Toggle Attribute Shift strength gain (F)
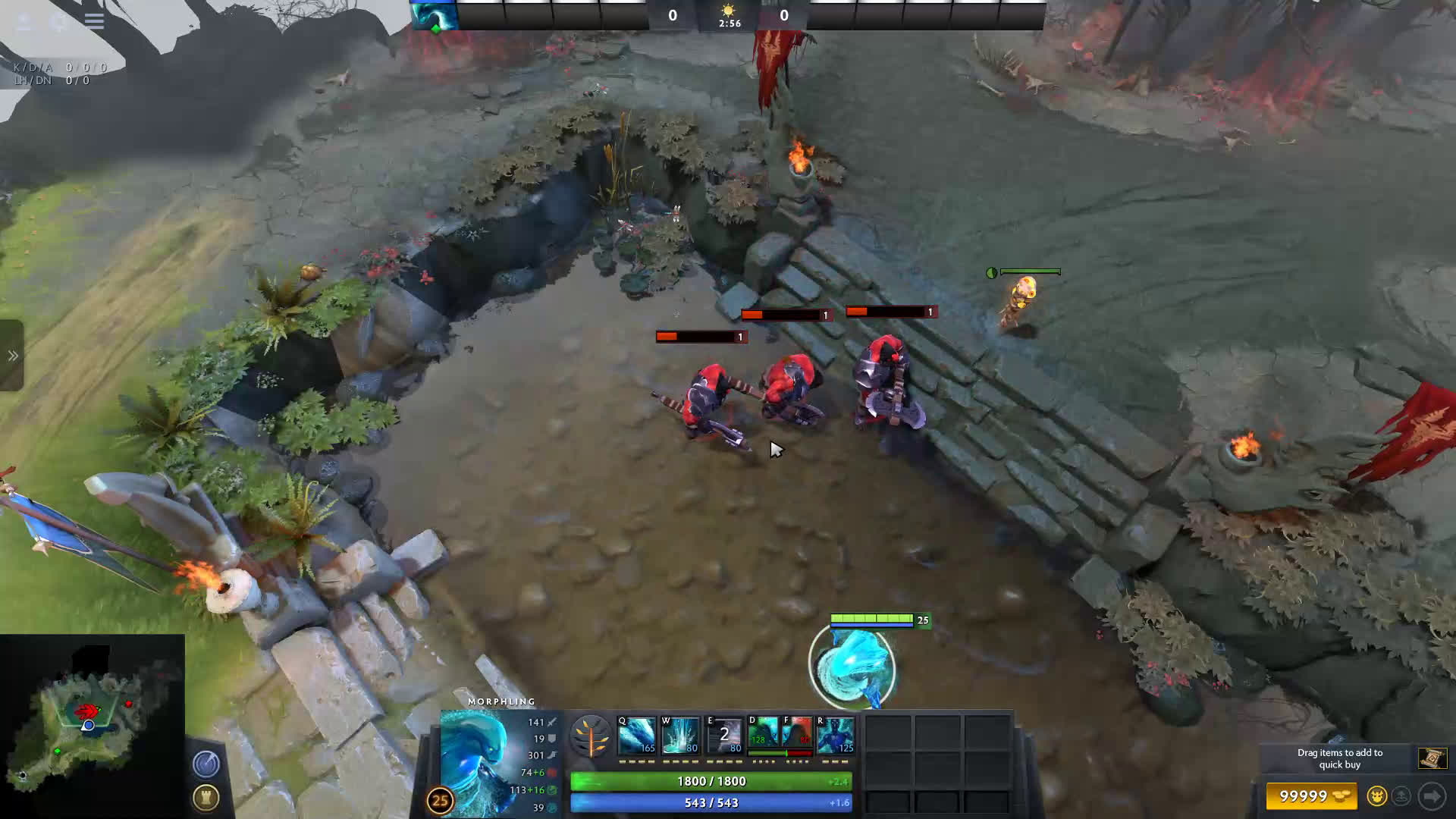Image resolution: width=1456 pixels, height=819 pixels. click(x=796, y=734)
